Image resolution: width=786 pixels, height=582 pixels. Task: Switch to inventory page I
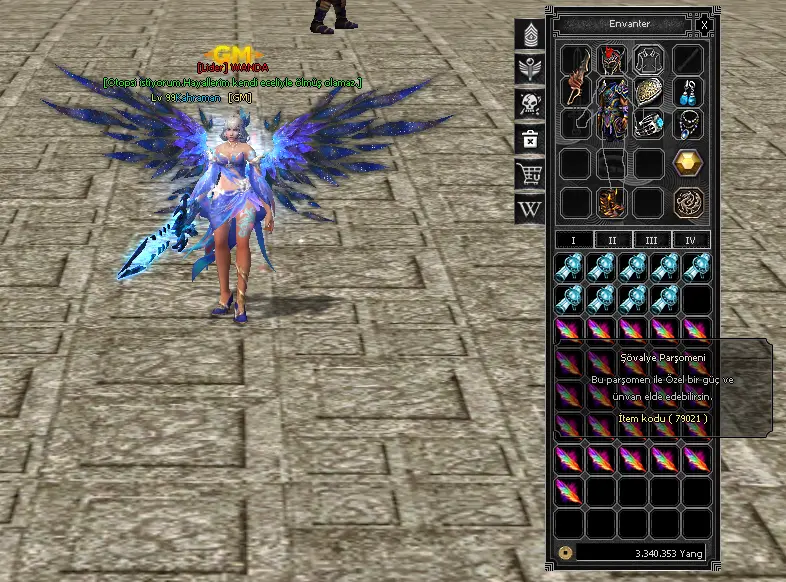coord(573,240)
